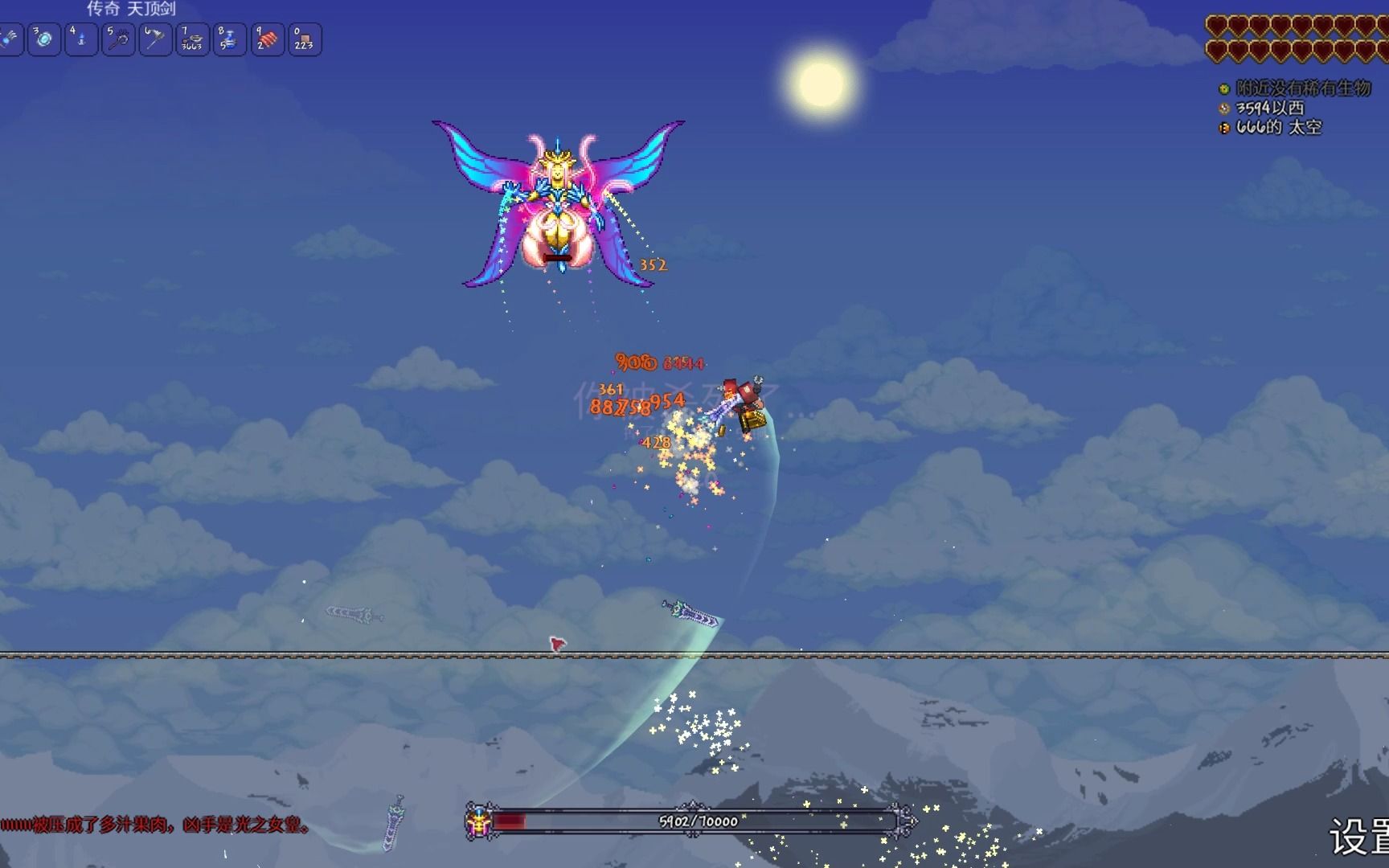Select the magic mirror in hotbar slot 3
Viewport: 1389px width, 868px height.
pos(44,39)
